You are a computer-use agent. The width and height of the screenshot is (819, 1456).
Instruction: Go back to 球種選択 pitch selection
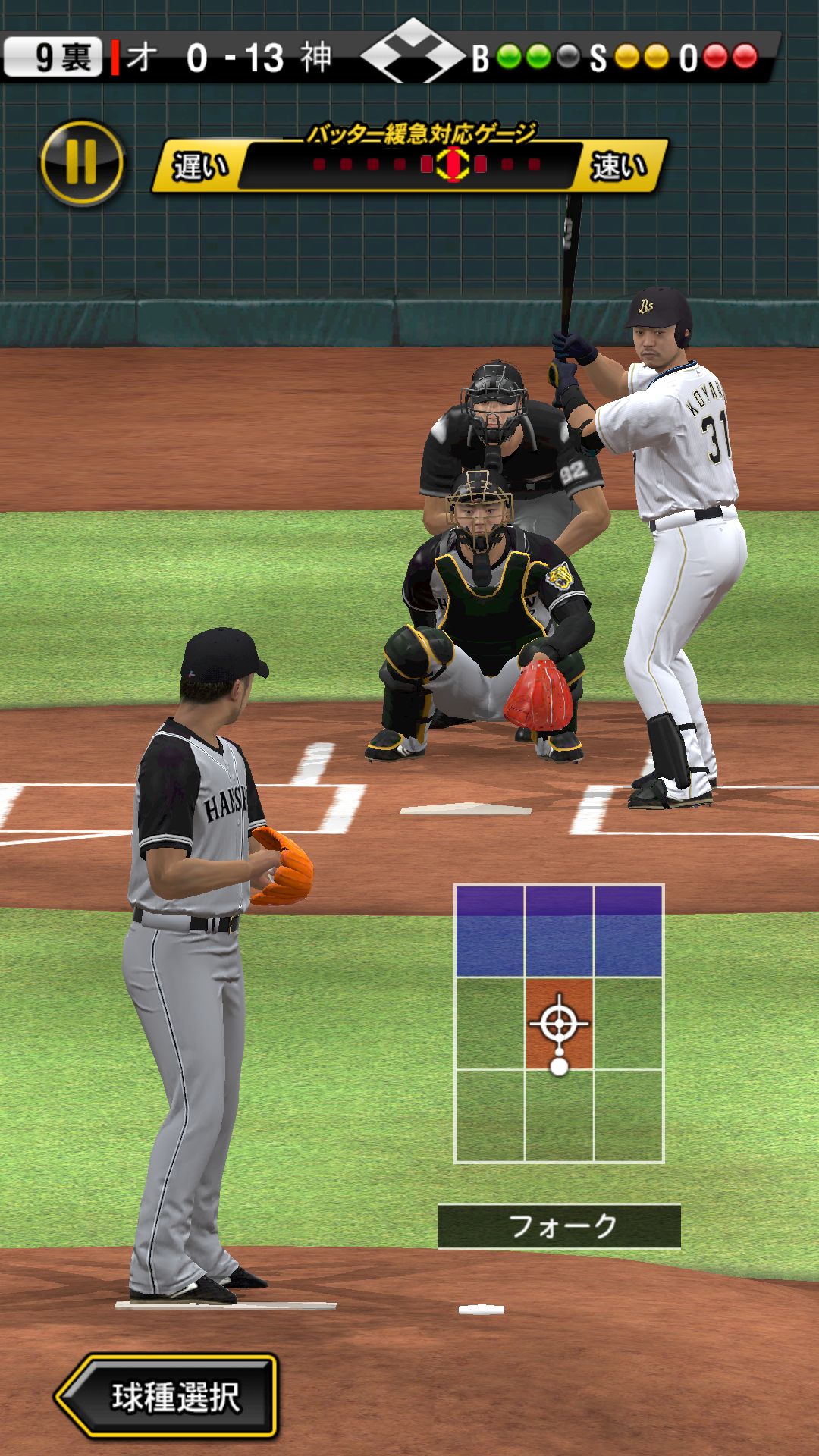point(168,1396)
